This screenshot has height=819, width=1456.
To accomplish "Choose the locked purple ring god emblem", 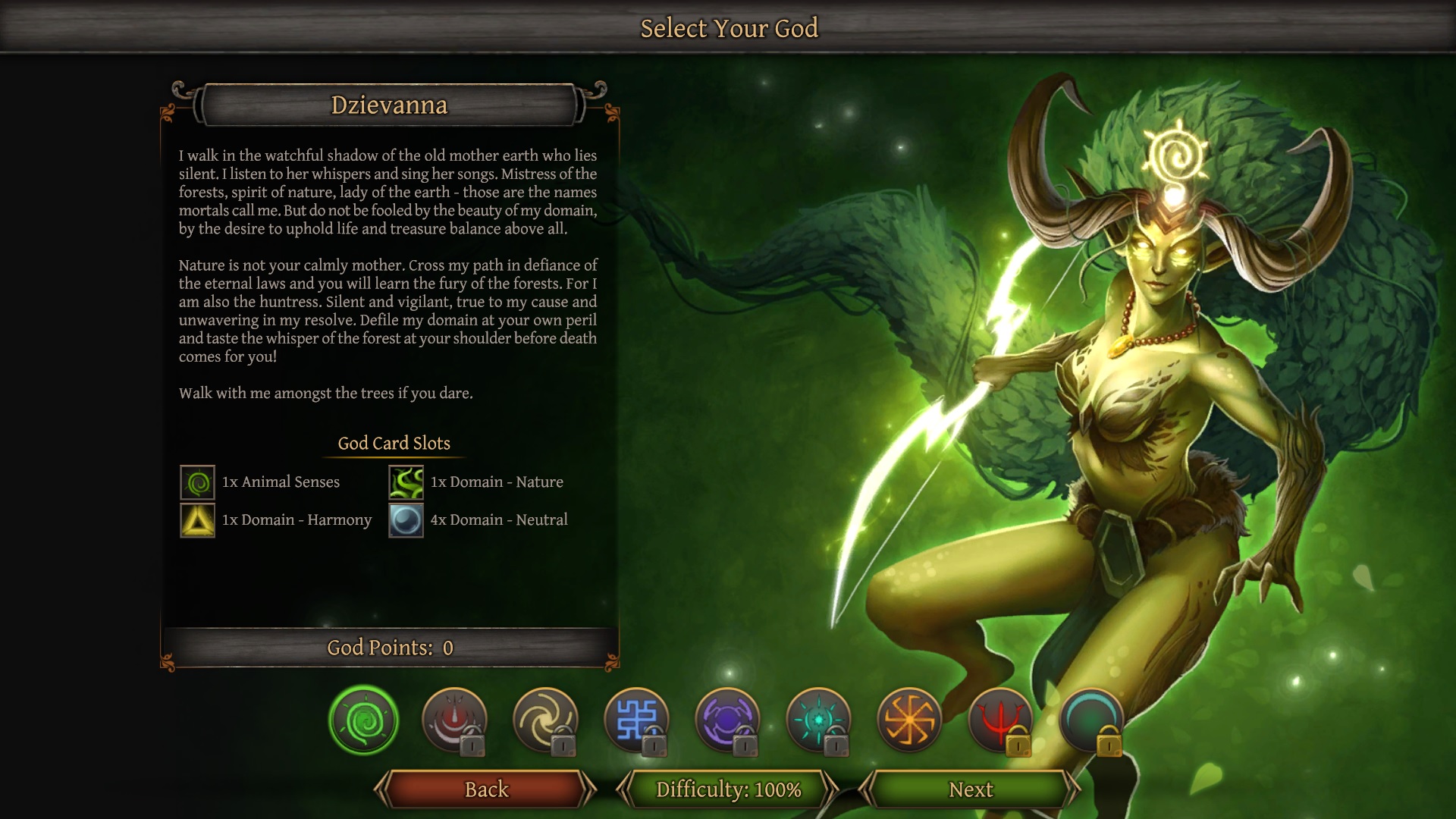I will click(727, 720).
